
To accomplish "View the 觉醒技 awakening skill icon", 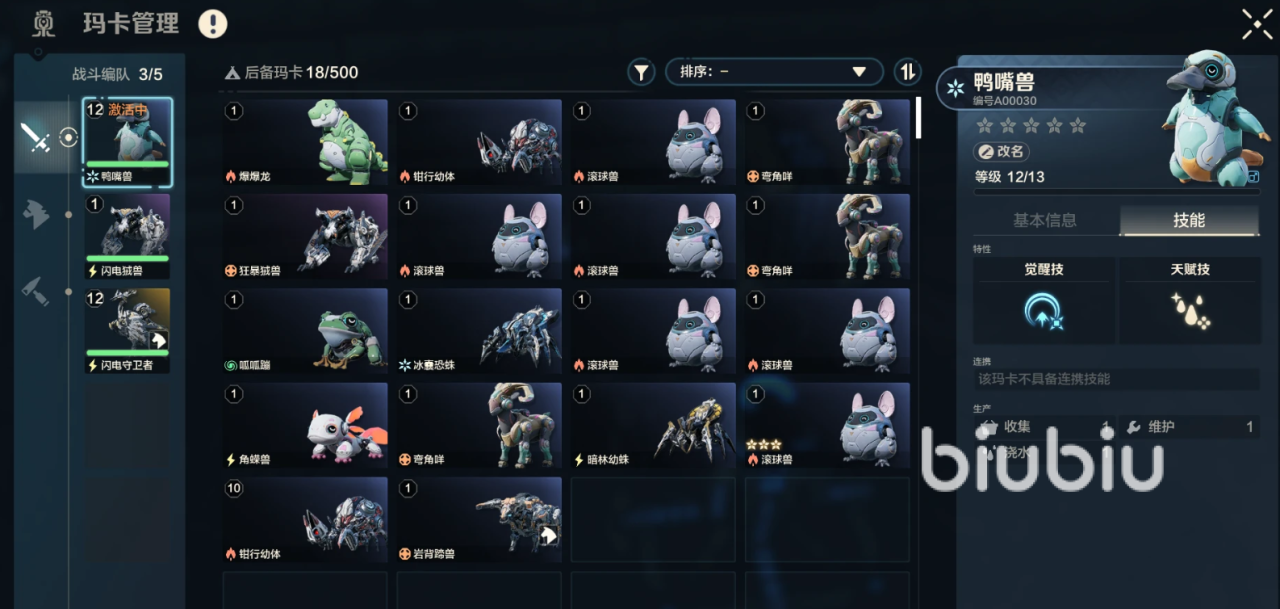I will point(1043,312).
